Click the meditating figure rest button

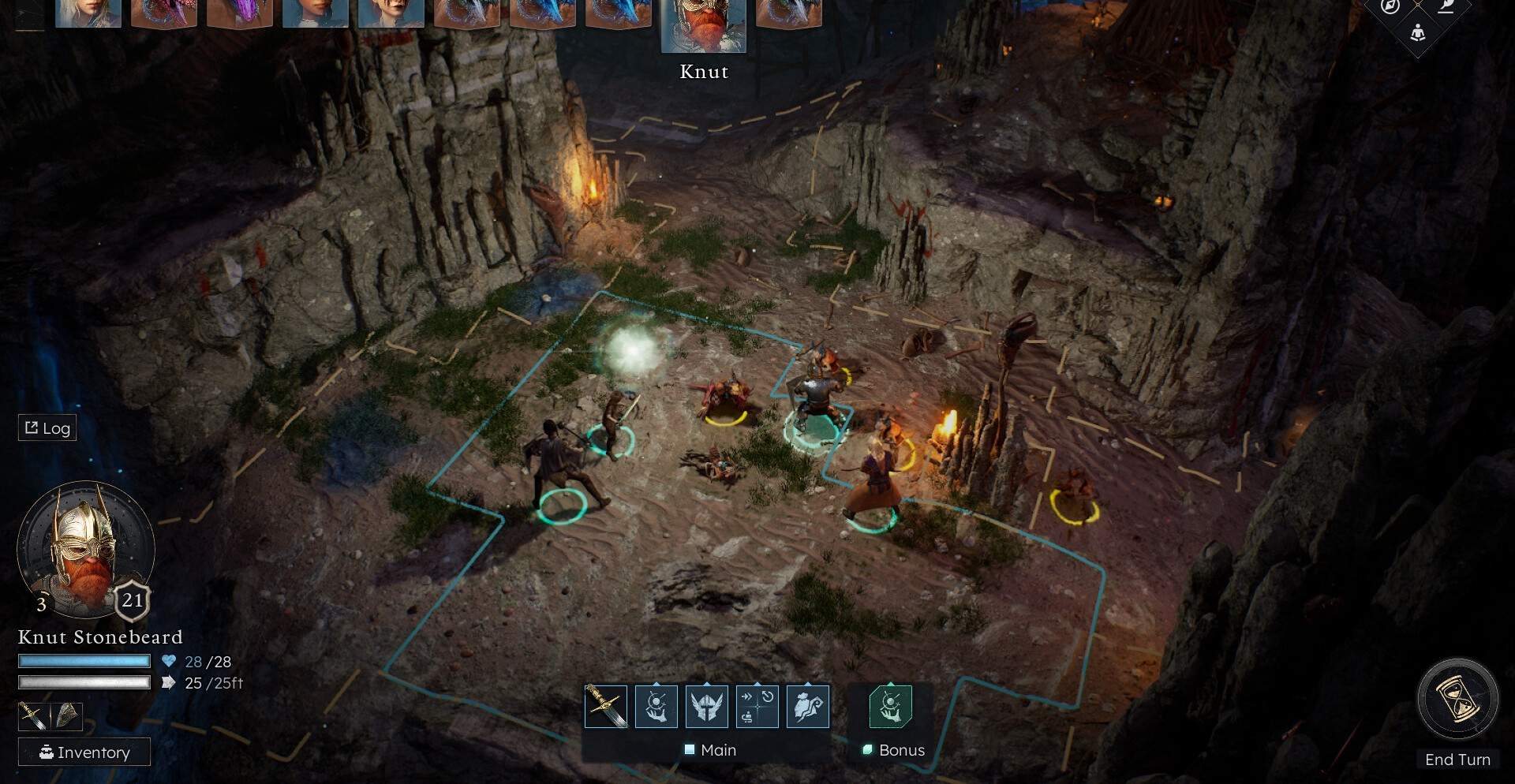[x=1418, y=33]
